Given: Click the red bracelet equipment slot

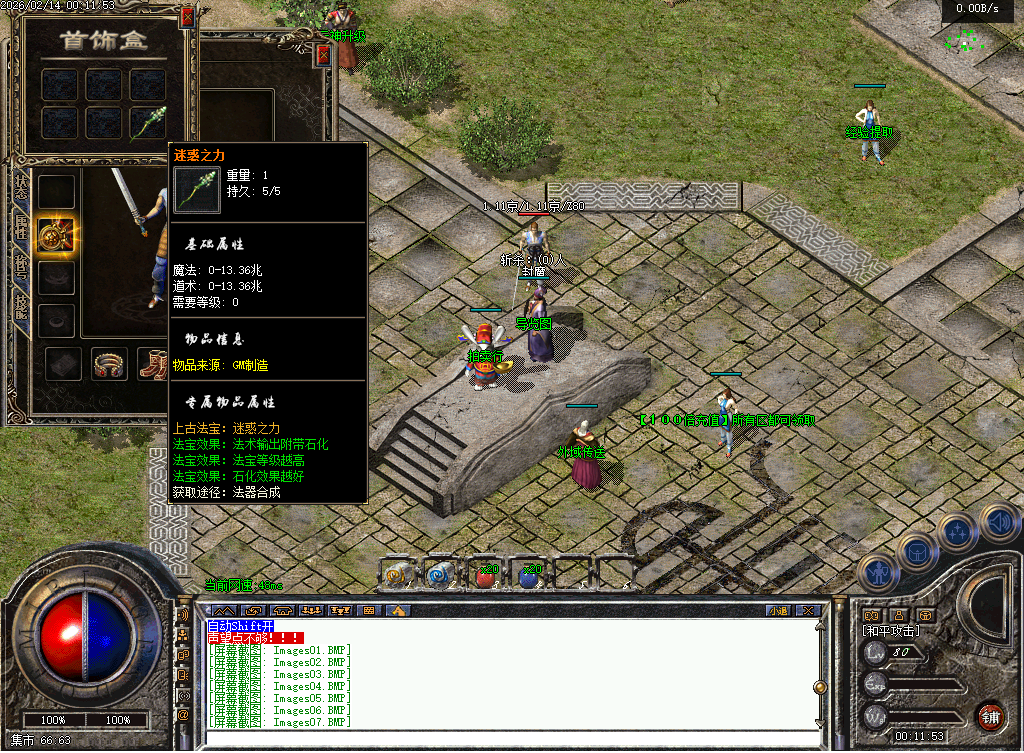Looking at the screenshot, I should [x=109, y=365].
